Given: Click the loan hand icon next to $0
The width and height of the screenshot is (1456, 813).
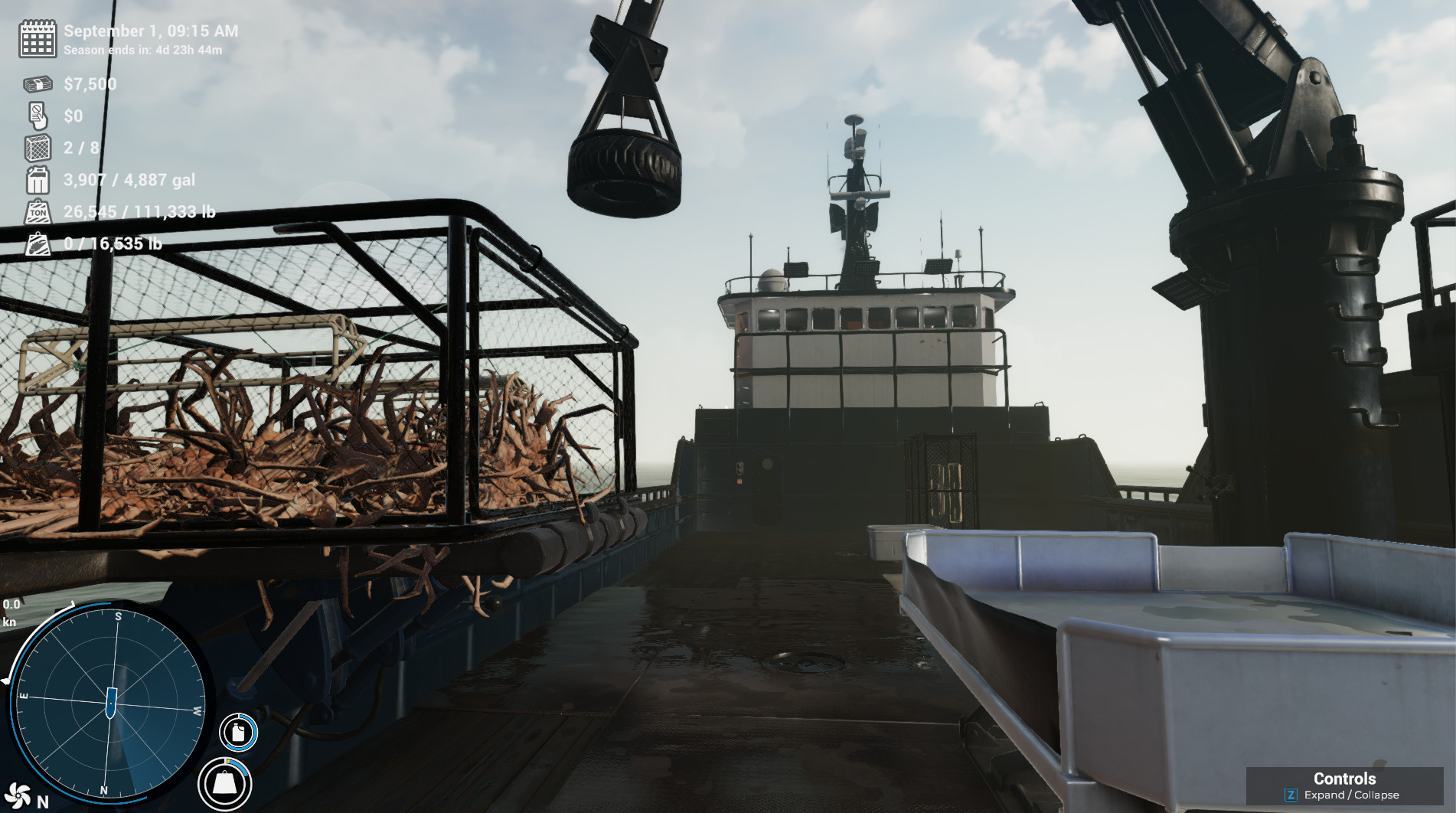Looking at the screenshot, I should (x=37, y=116).
